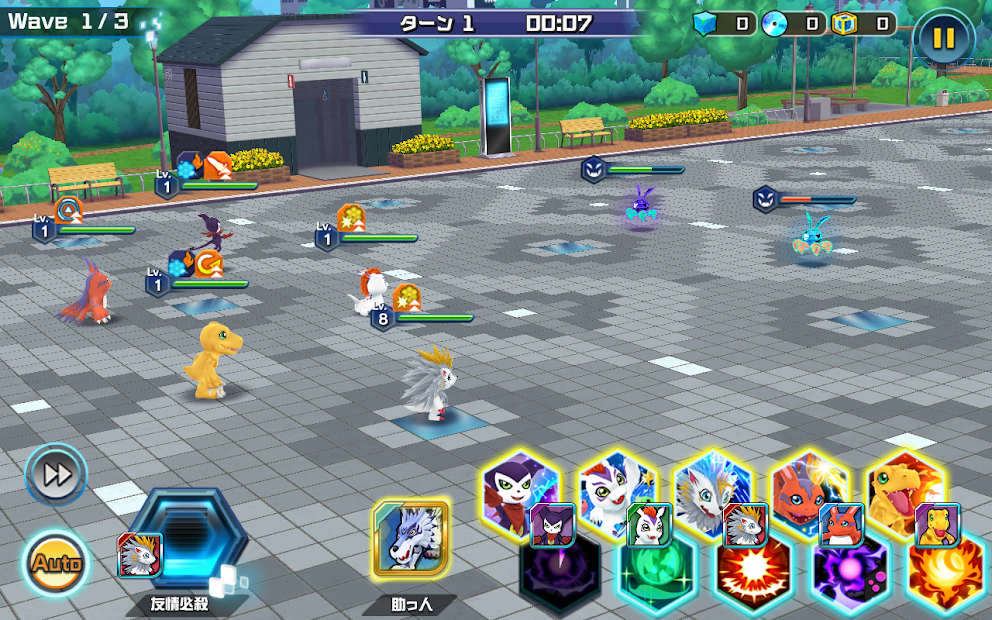The width and height of the screenshot is (992, 620).
Task: Toggle the orange Auto battle button
Action: [55, 563]
